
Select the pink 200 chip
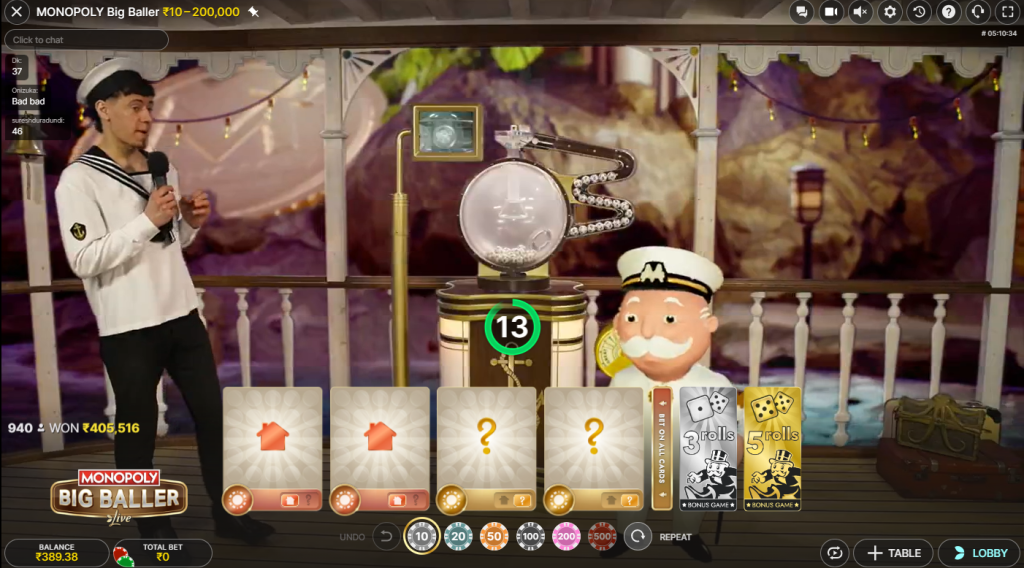[x=566, y=537]
